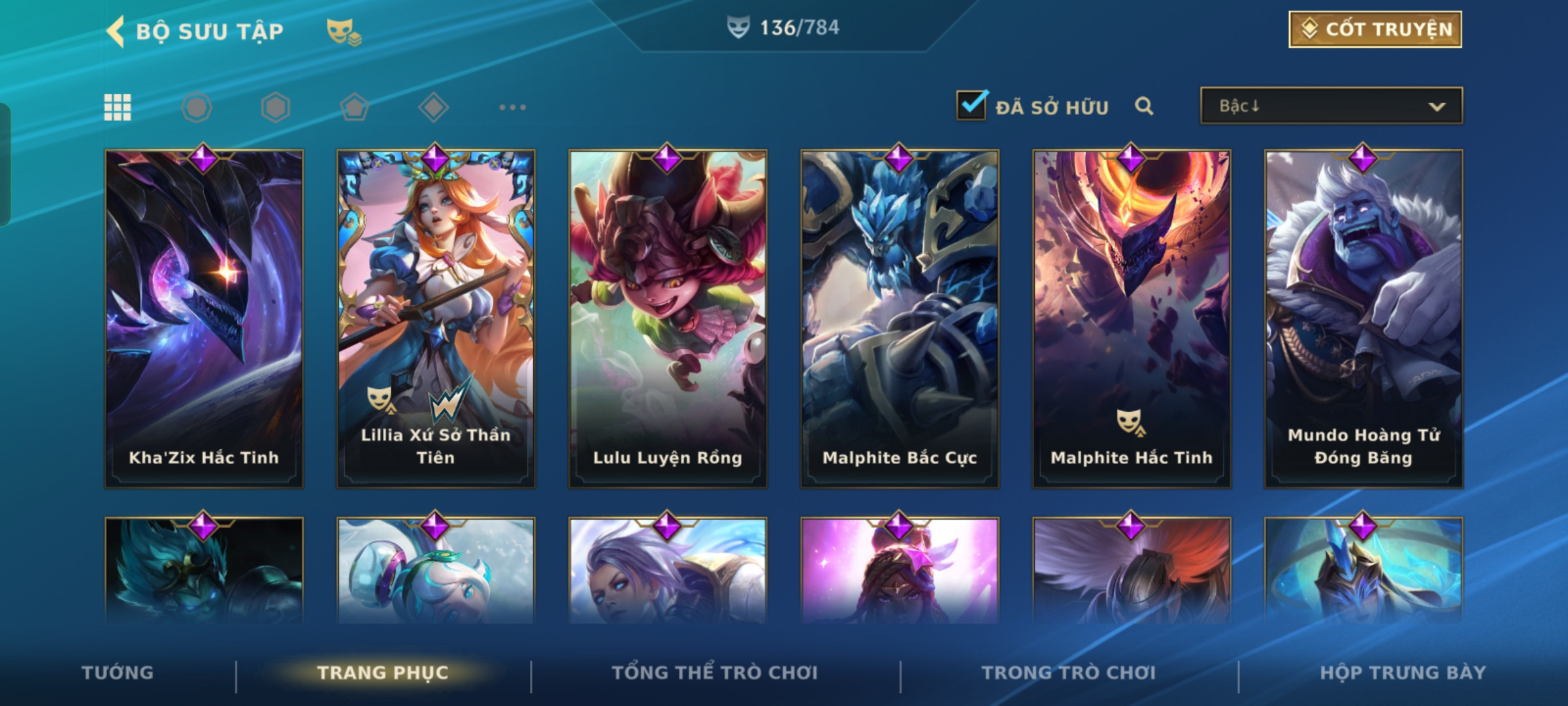Show all skins with grid filter
The height and width of the screenshot is (706, 1568).
point(118,107)
